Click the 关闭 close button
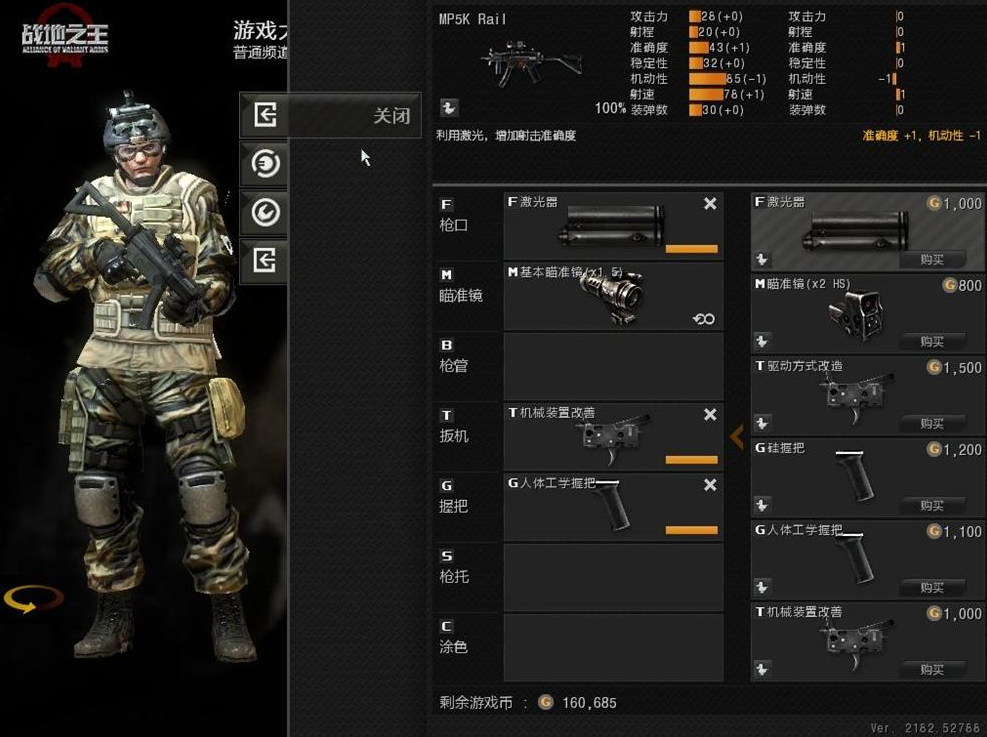987x737 pixels. point(330,115)
